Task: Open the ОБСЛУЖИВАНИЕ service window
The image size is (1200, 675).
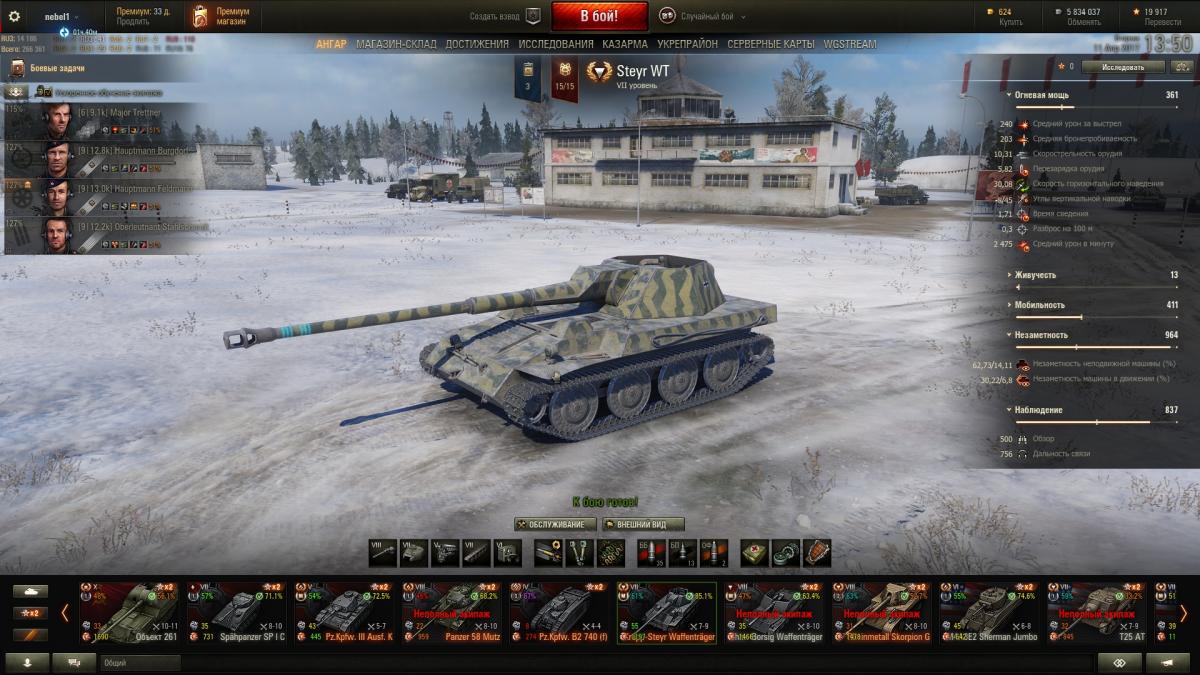Action: 555,524
